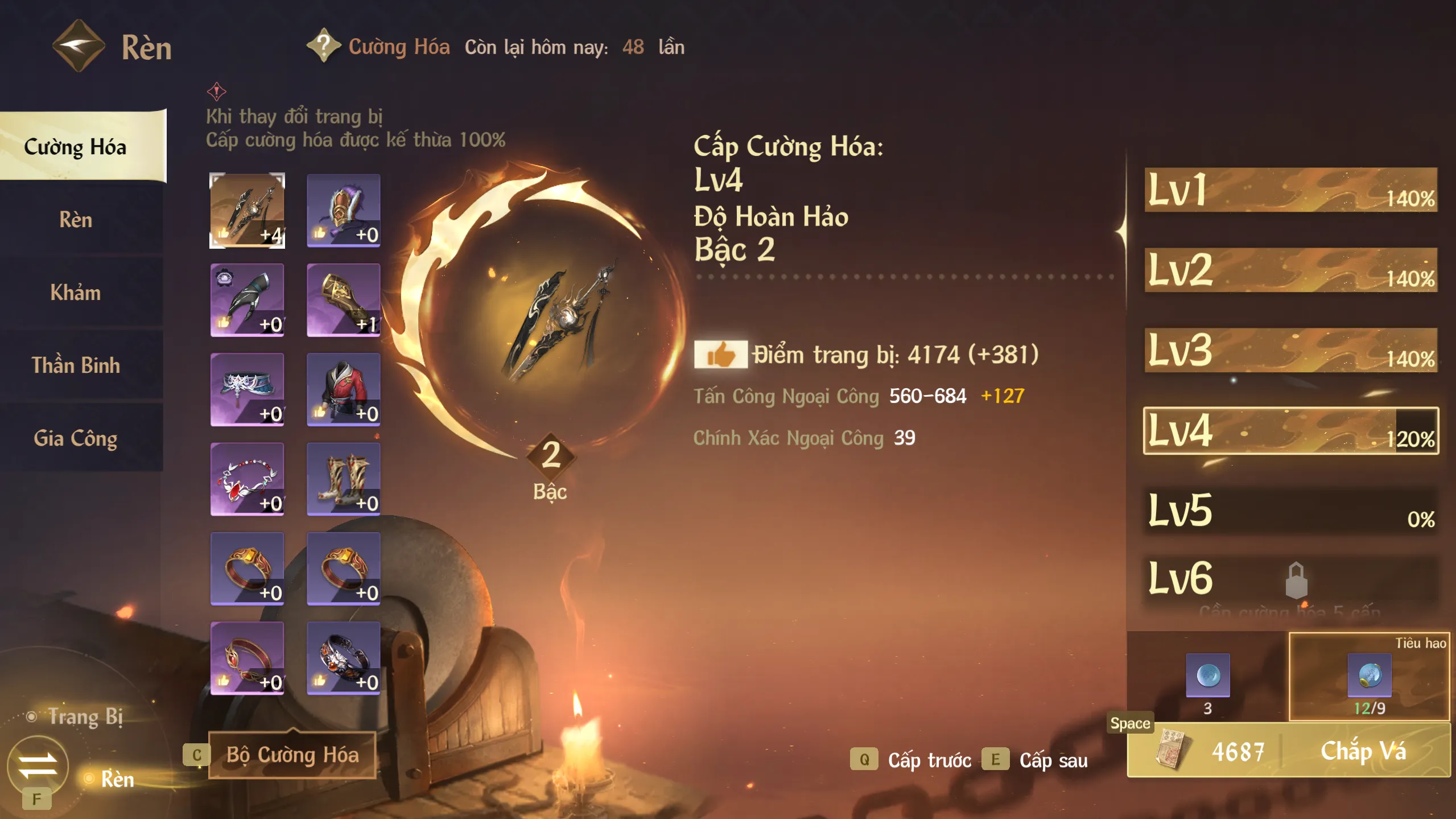Open the Thần Binh tab

(76, 365)
